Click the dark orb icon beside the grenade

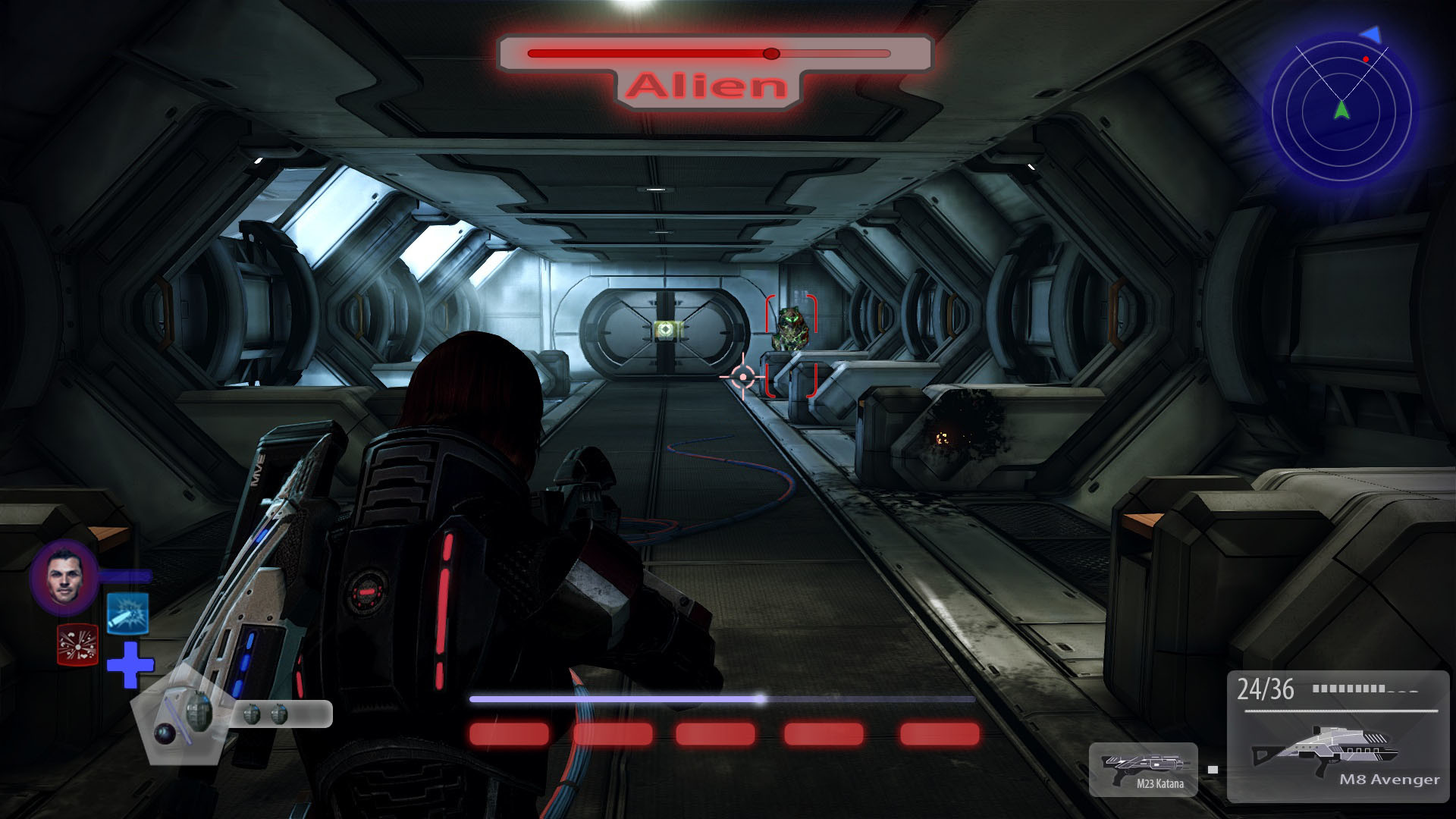[165, 733]
